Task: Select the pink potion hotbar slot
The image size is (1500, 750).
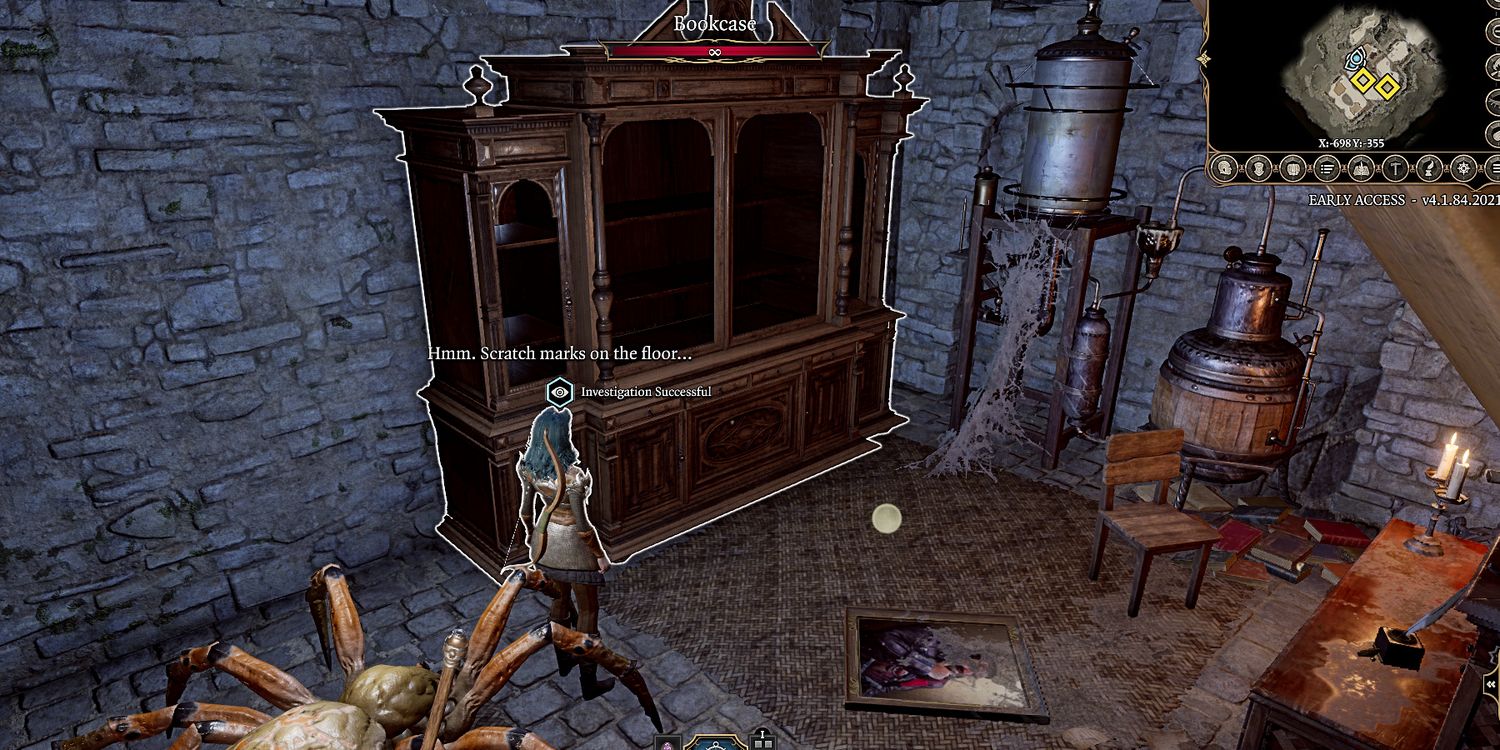Action: point(667,743)
